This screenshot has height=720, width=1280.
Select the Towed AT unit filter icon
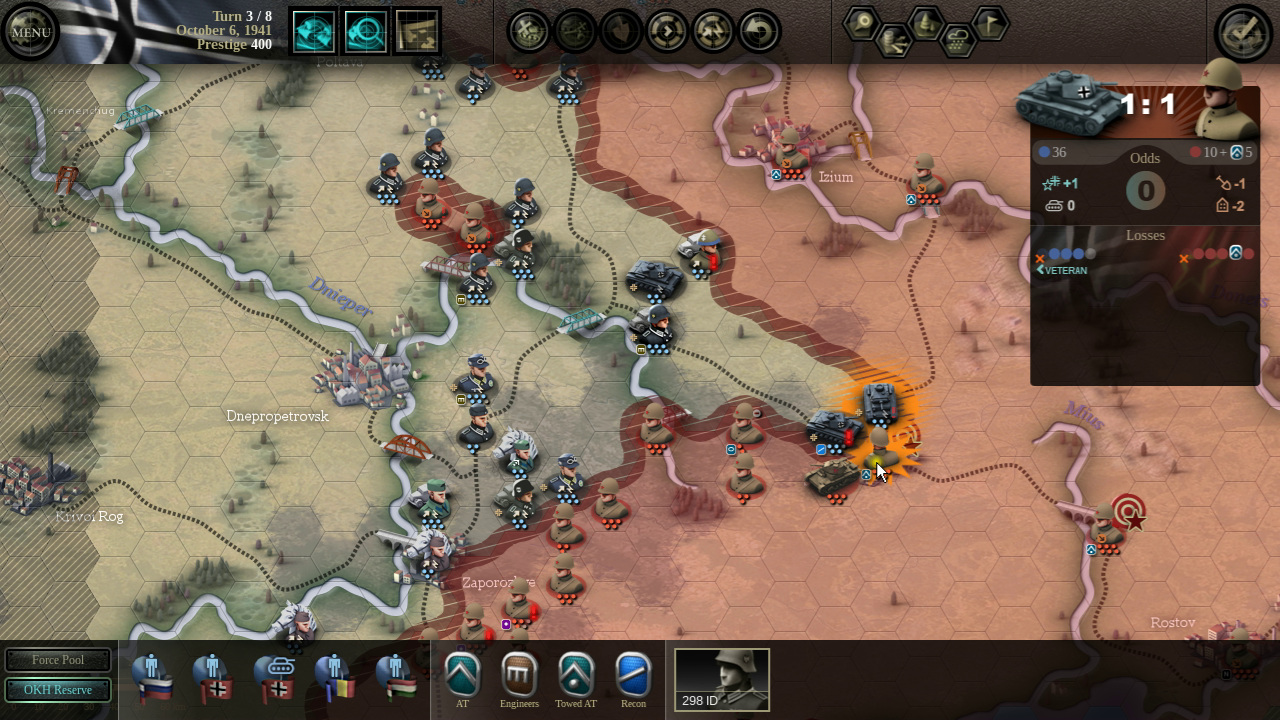(576, 675)
